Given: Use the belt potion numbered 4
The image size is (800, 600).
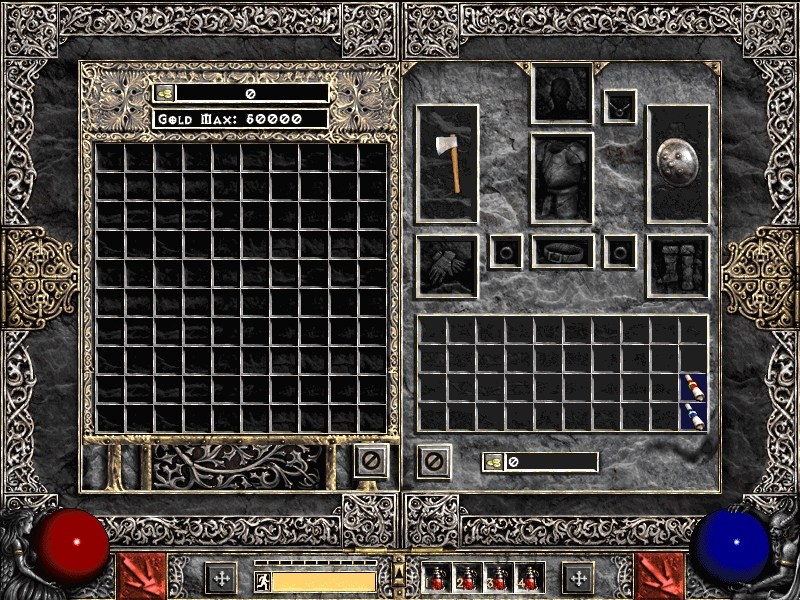Looking at the screenshot, I should tap(529, 578).
